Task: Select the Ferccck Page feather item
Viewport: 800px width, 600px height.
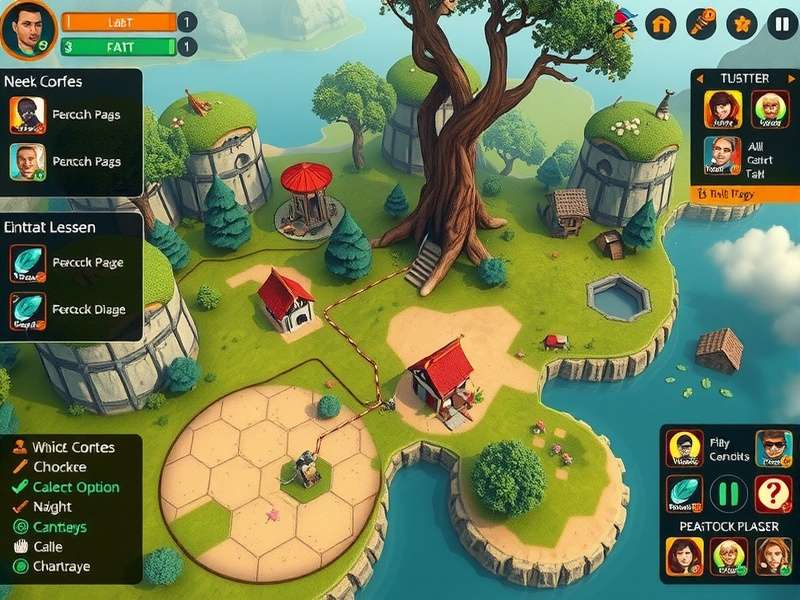Action: coord(27,263)
